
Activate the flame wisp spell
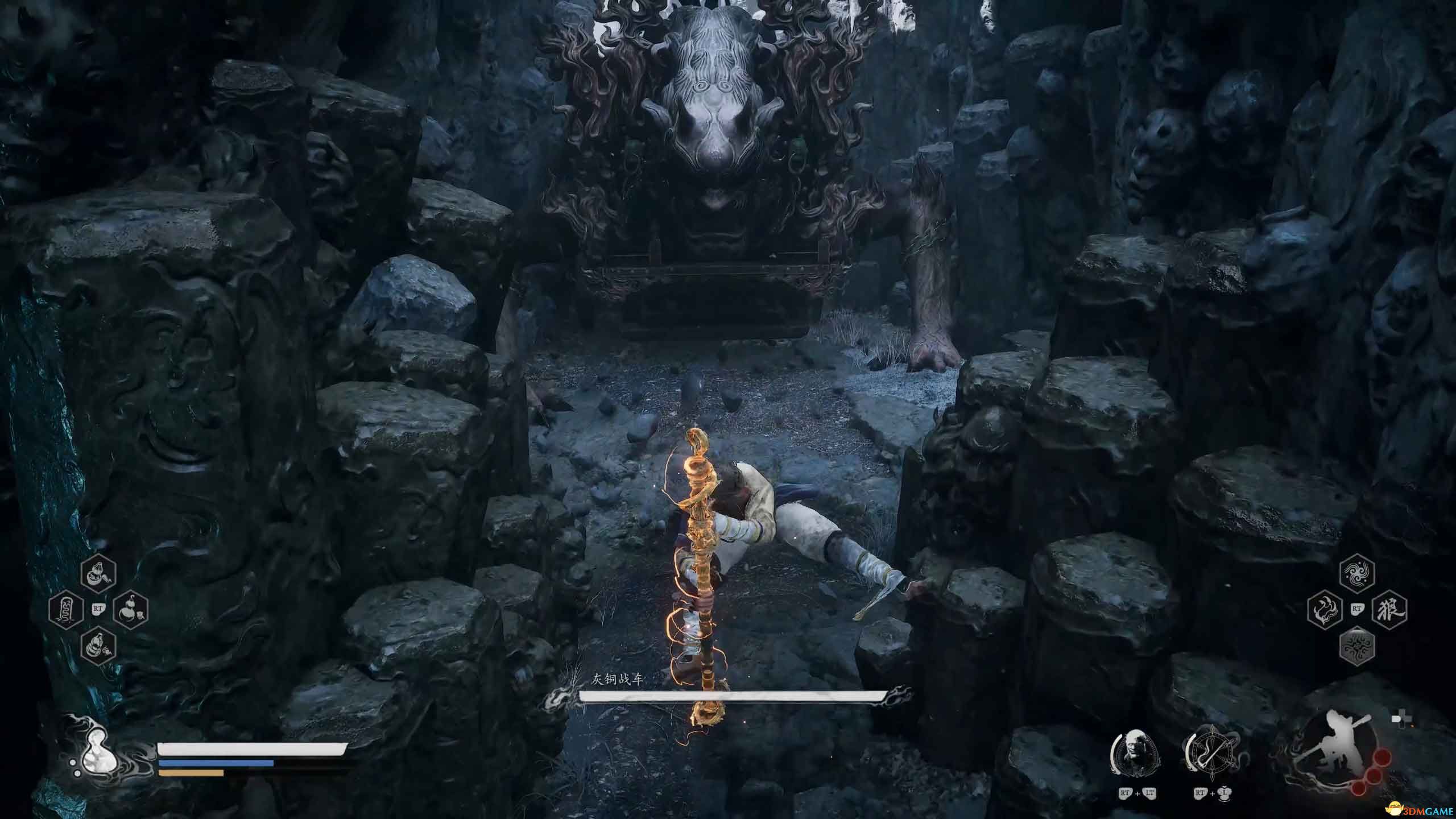point(1325,610)
